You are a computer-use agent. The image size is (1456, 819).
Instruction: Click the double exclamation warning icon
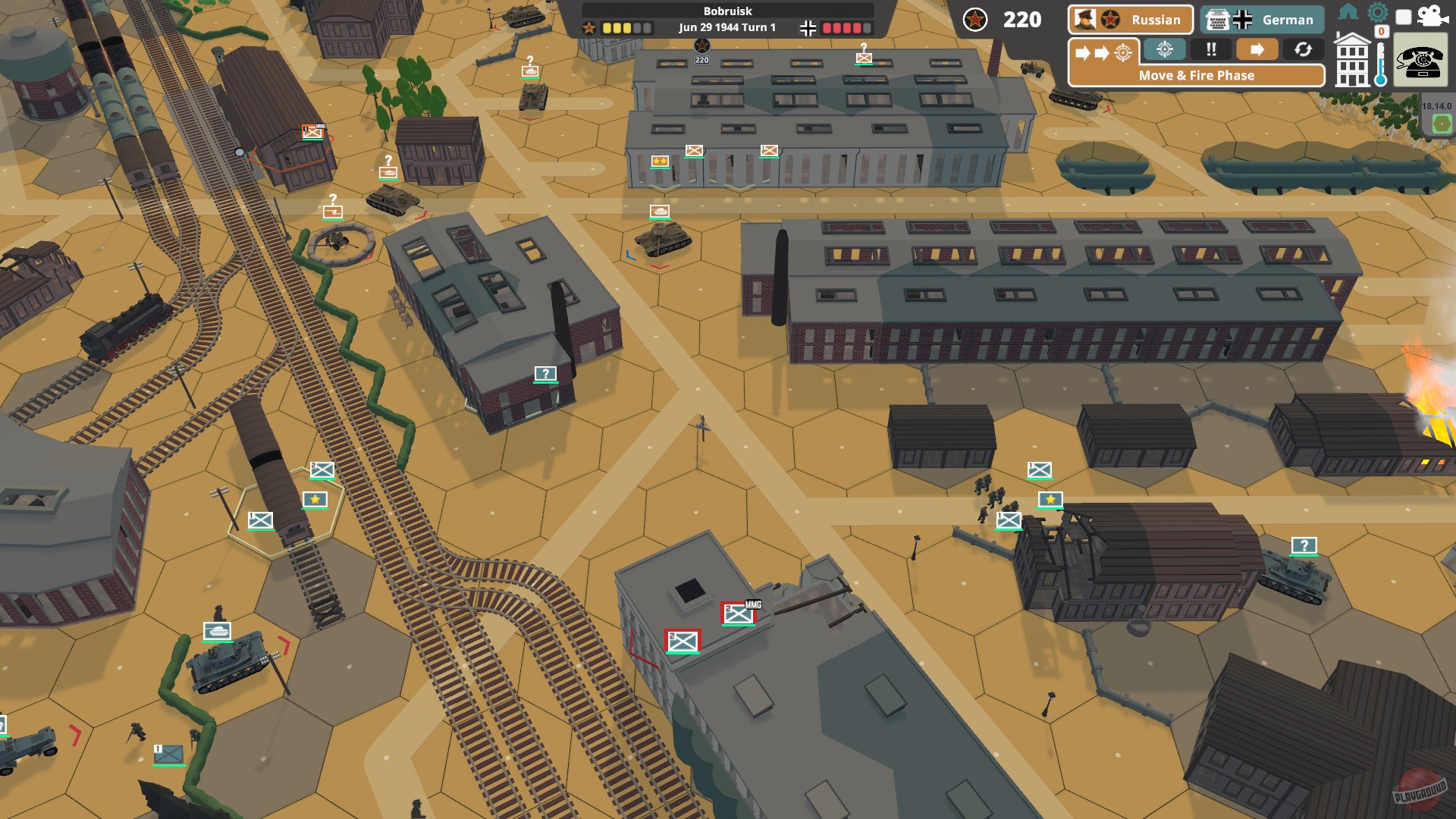point(1211,49)
